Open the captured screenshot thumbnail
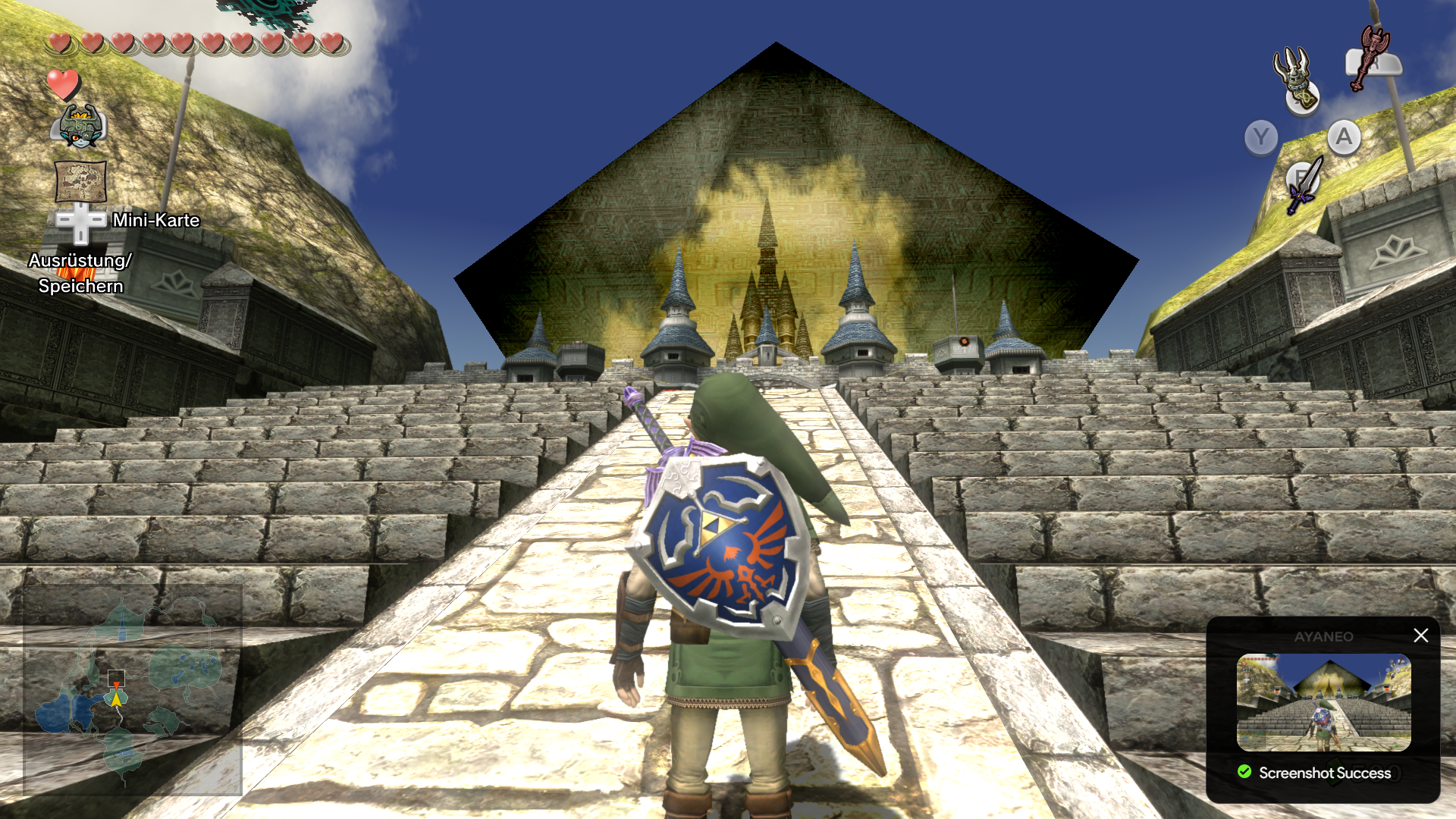 tap(1323, 702)
